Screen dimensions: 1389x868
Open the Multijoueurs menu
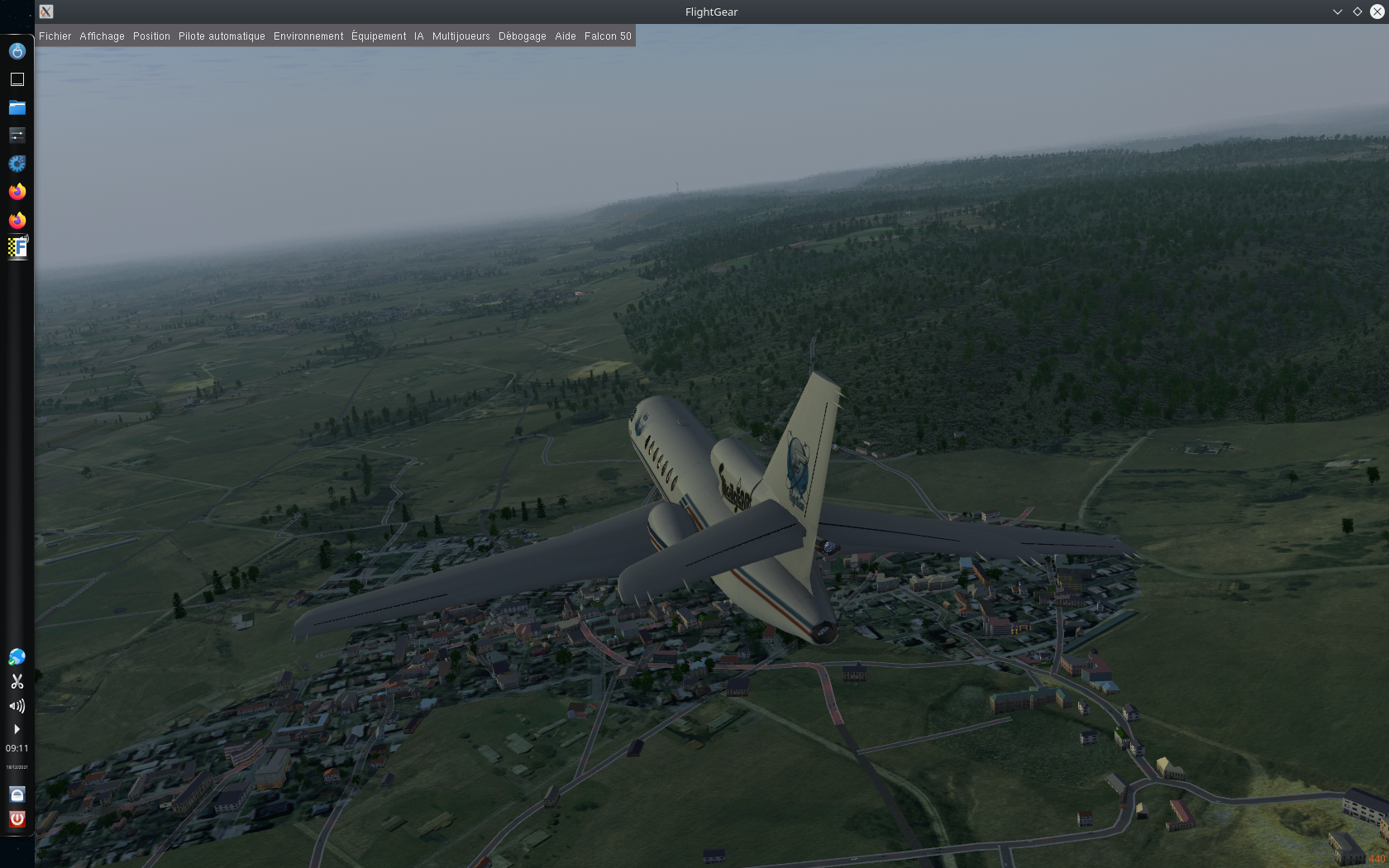[x=461, y=36]
